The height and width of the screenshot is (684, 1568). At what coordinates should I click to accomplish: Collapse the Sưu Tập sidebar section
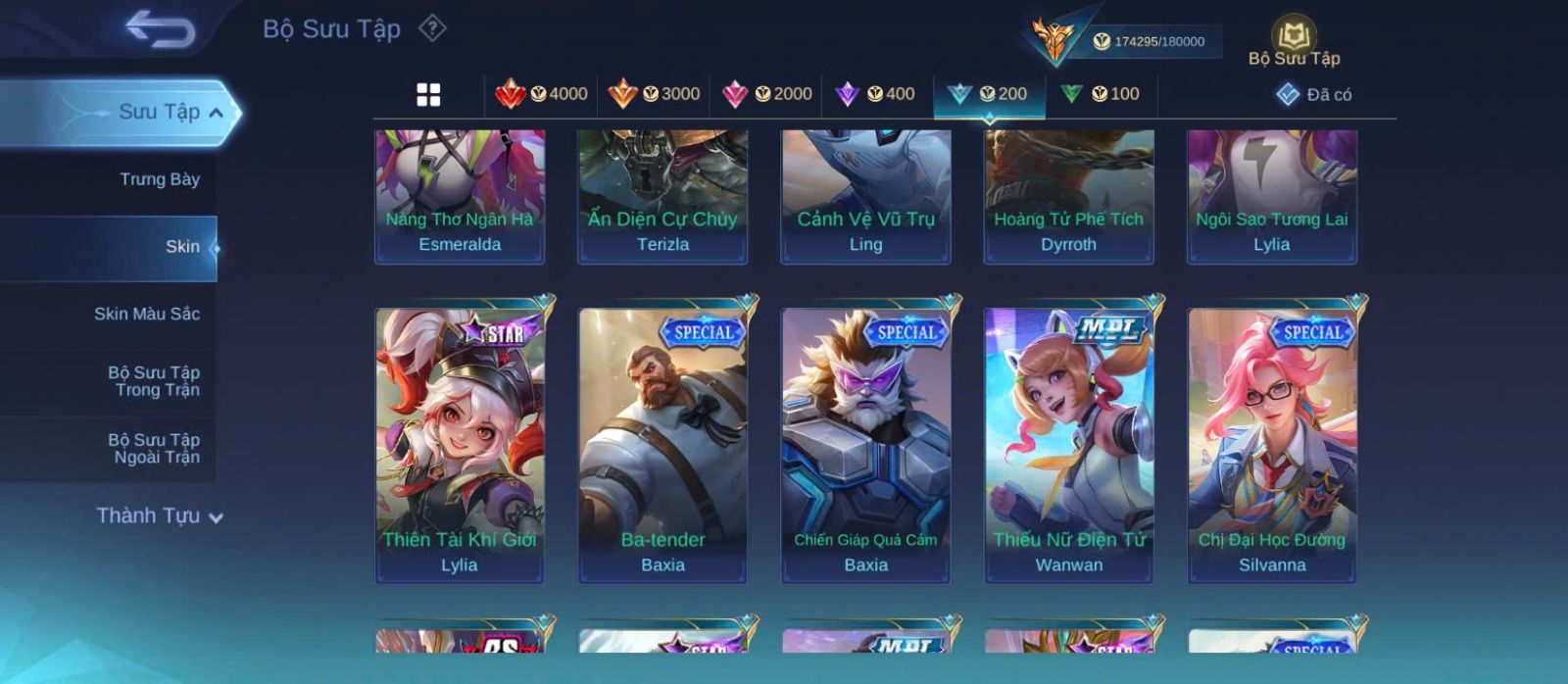pyautogui.click(x=216, y=113)
